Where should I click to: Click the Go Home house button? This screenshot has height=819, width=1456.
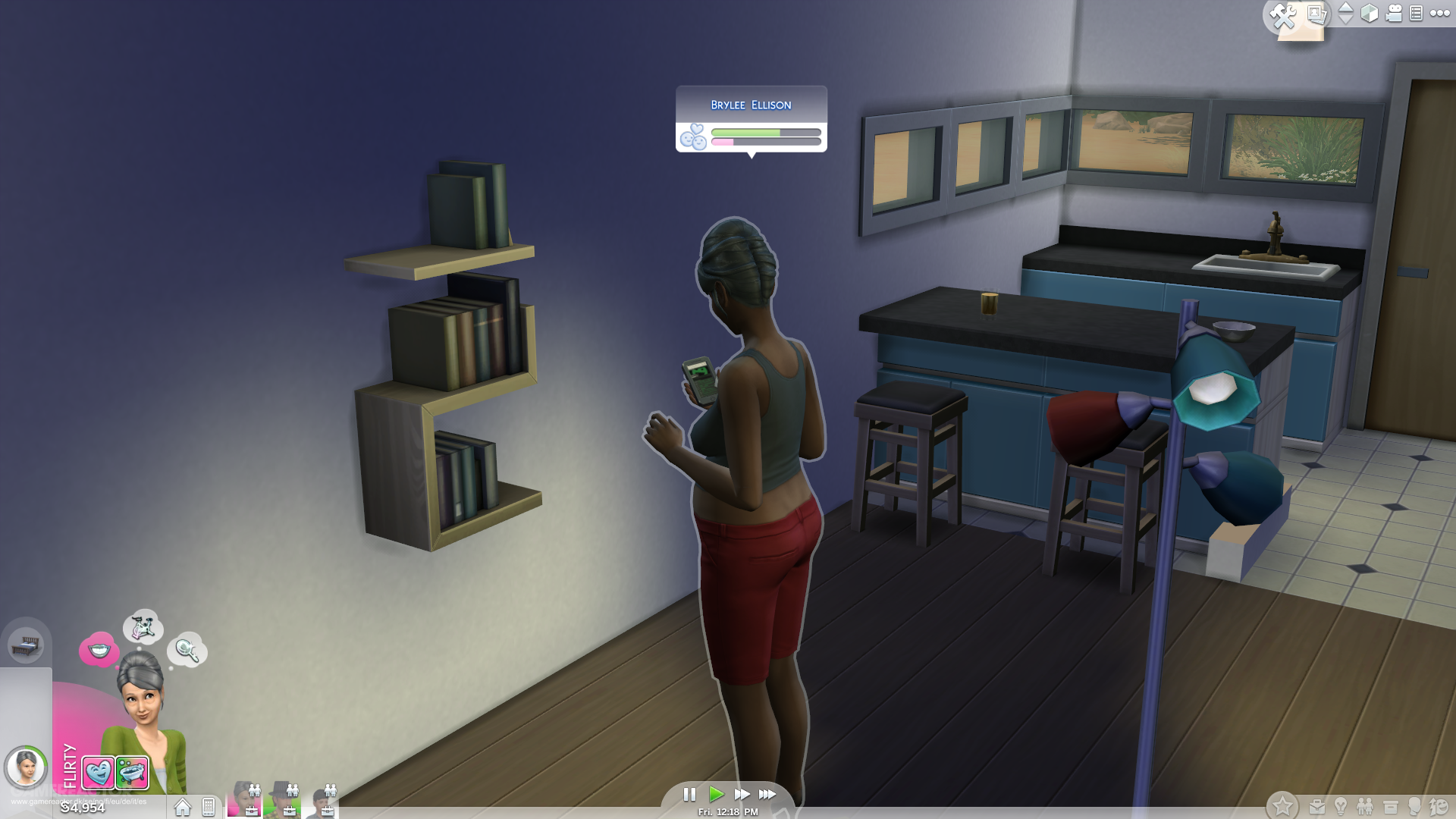(182, 806)
